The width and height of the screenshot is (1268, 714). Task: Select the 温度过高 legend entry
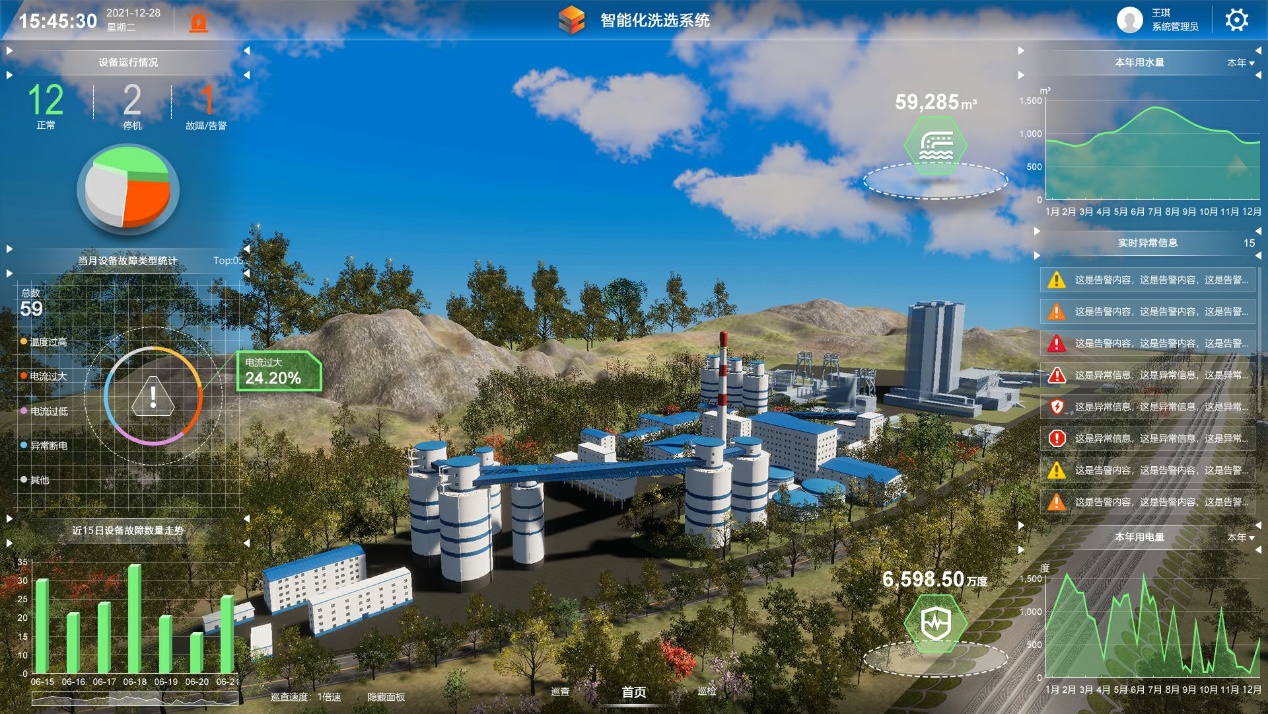(48, 342)
